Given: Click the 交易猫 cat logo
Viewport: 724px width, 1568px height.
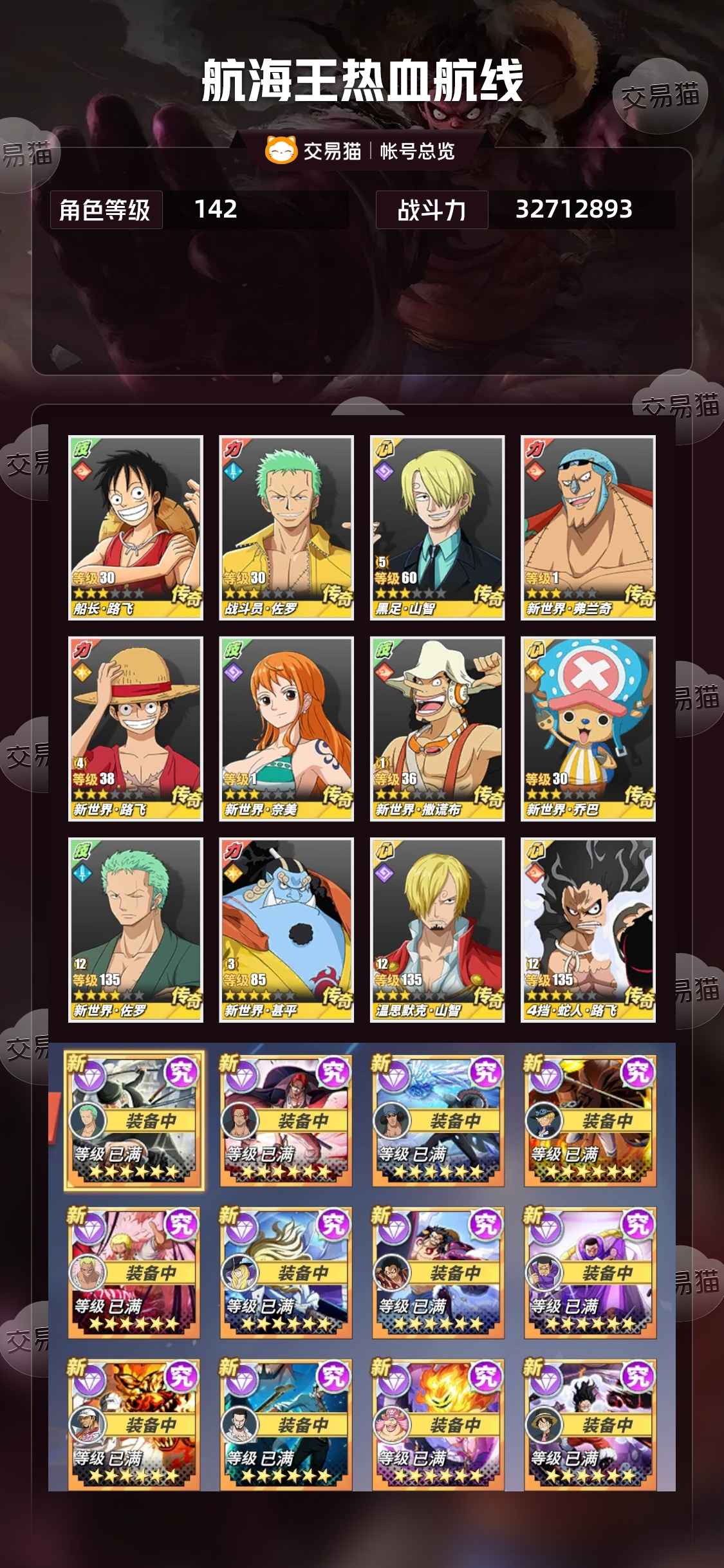Looking at the screenshot, I should tap(281, 150).
